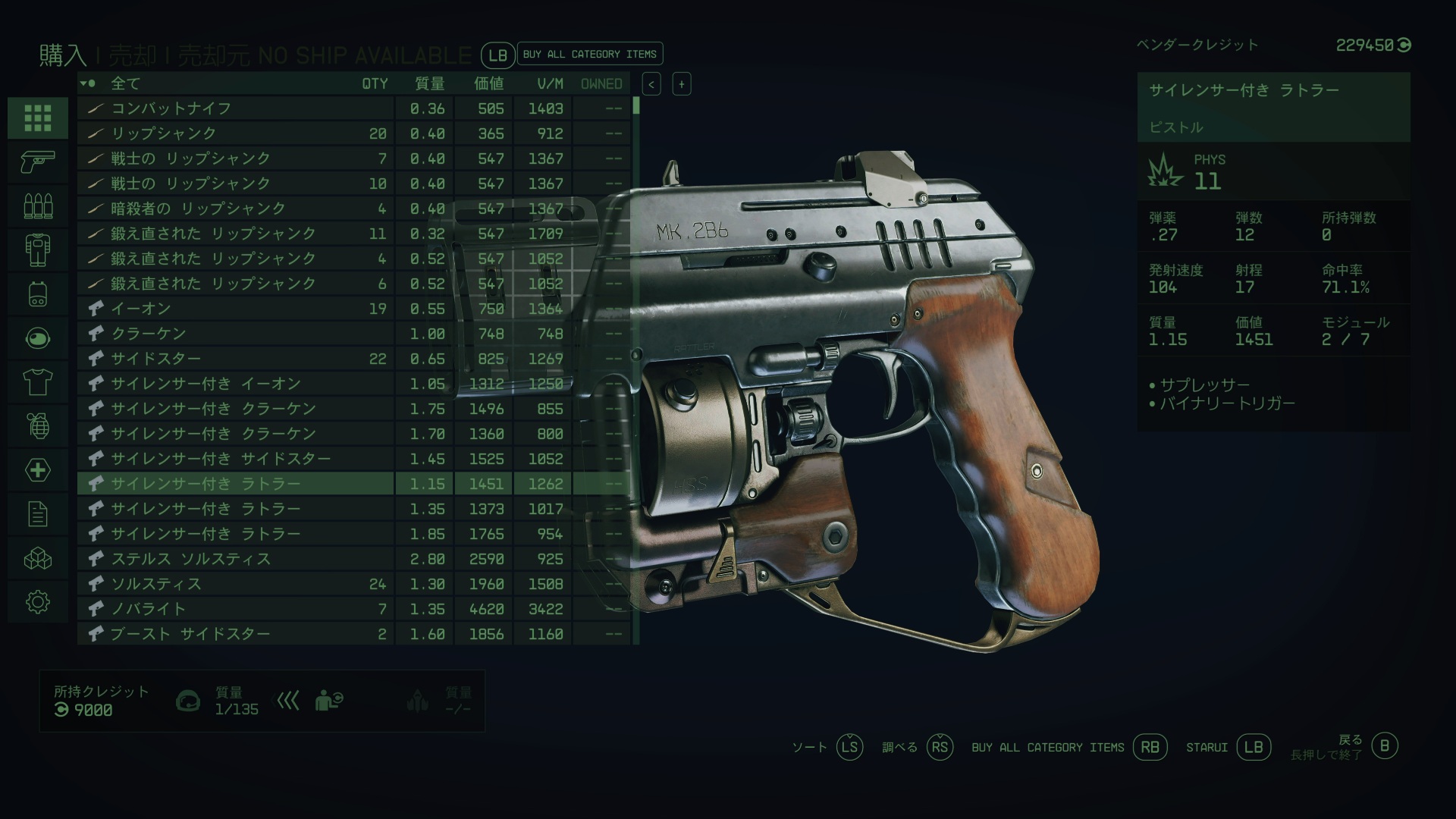This screenshot has width=1456, height=819.
Task: Open the aid medical cross category
Action: [38, 470]
